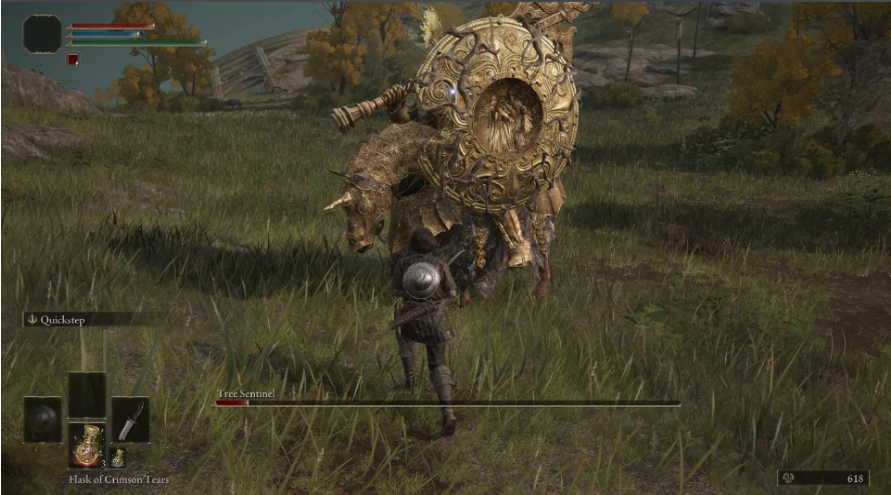Click the Quickstep skill label
Viewport: 891px width, 495px height.
point(62,319)
